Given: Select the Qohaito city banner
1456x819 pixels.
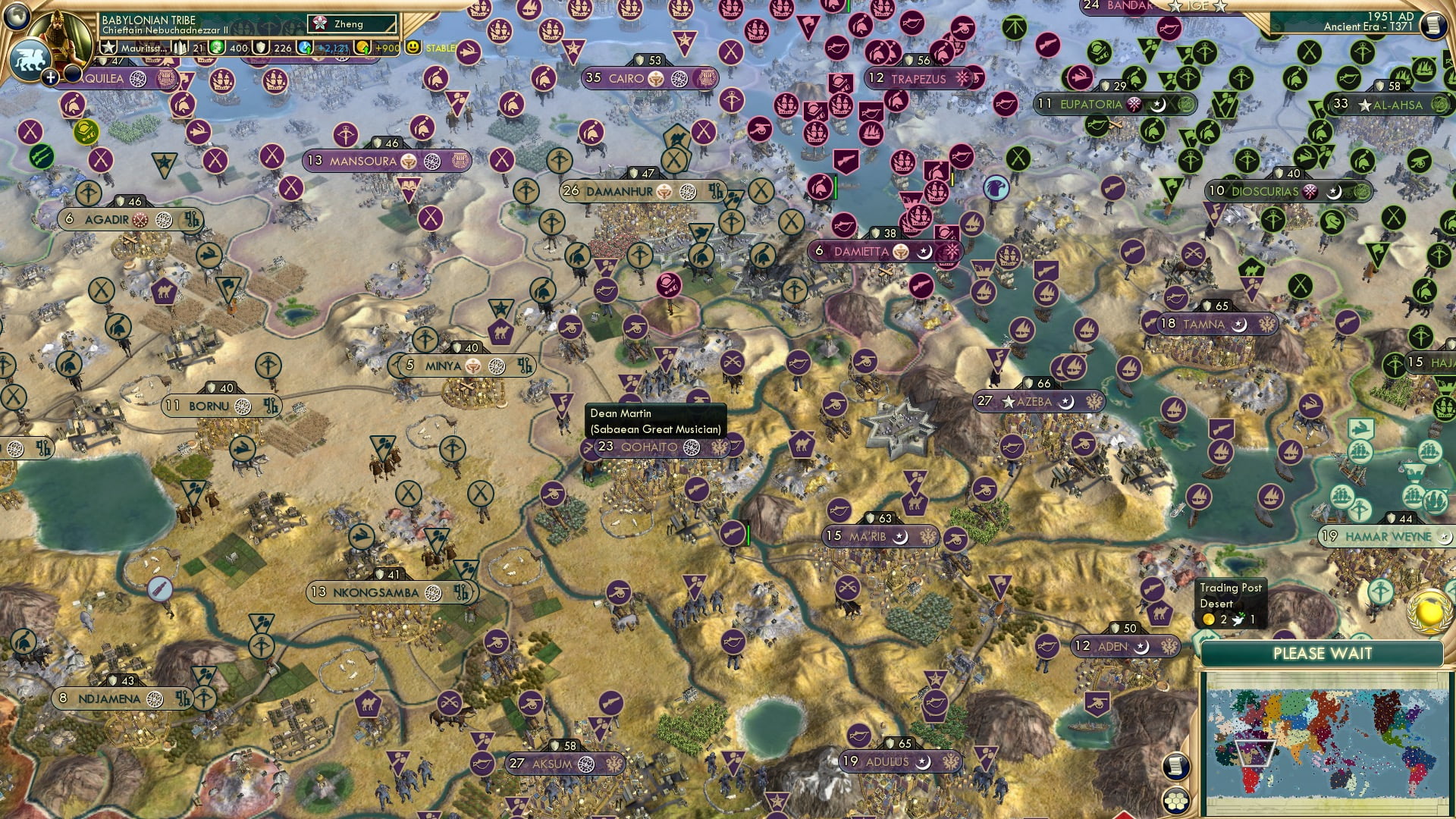Looking at the screenshot, I should pyautogui.click(x=649, y=447).
